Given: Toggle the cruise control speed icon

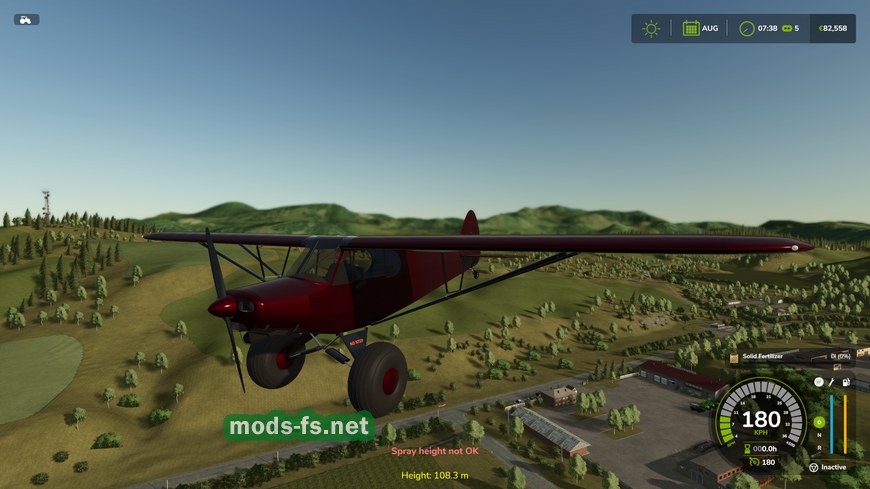Looking at the screenshot, I should tap(753, 461).
